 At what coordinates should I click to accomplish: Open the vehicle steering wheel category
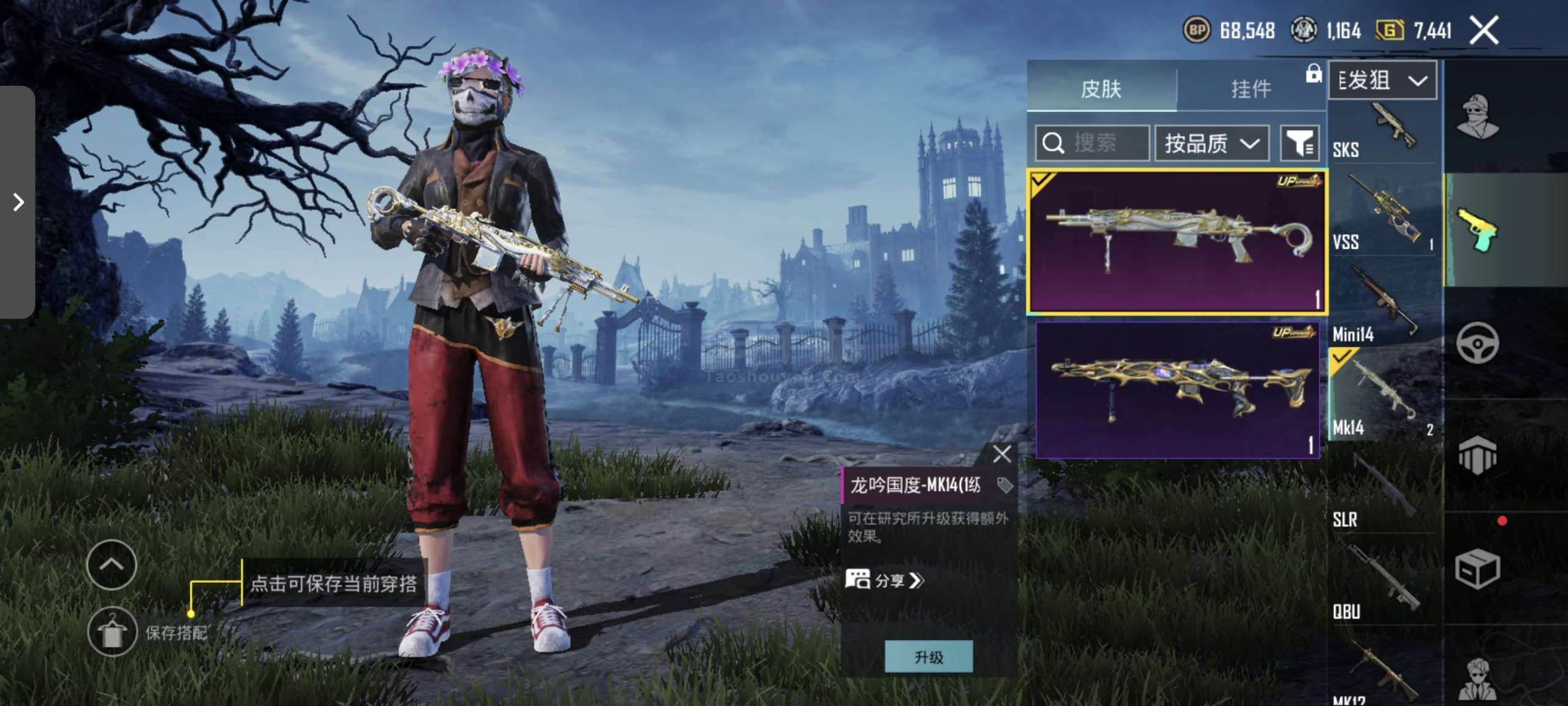pyautogui.click(x=1477, y=343)
